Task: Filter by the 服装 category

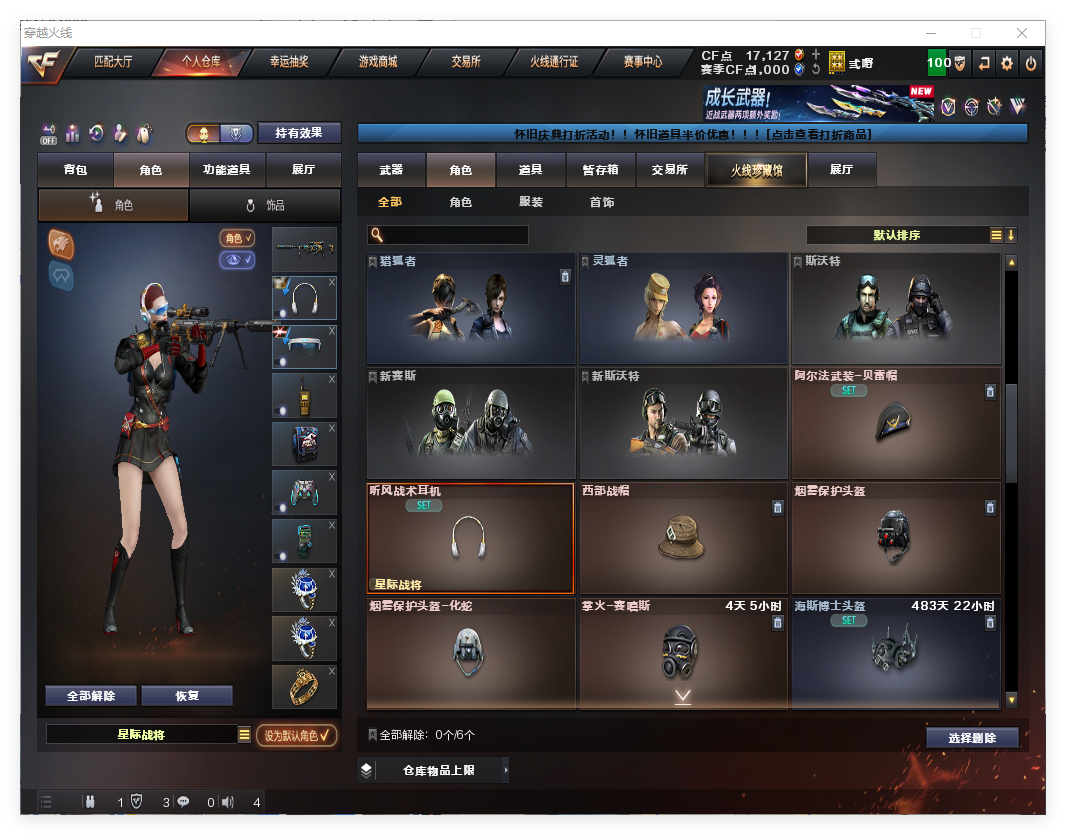Action: [x=531, y=202]
